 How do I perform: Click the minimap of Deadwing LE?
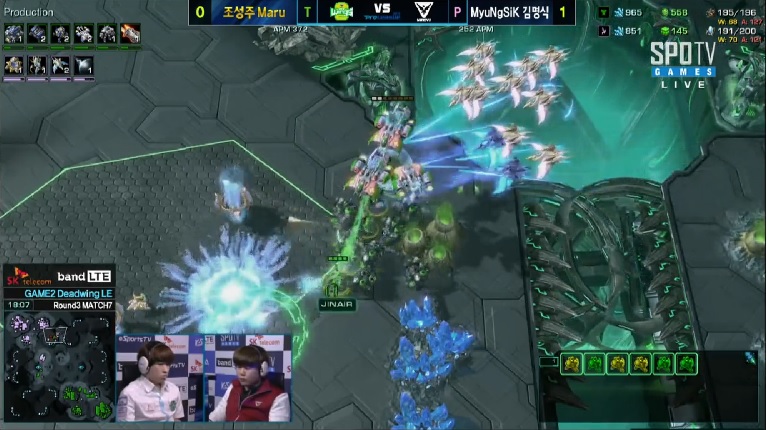click(58, 366)
